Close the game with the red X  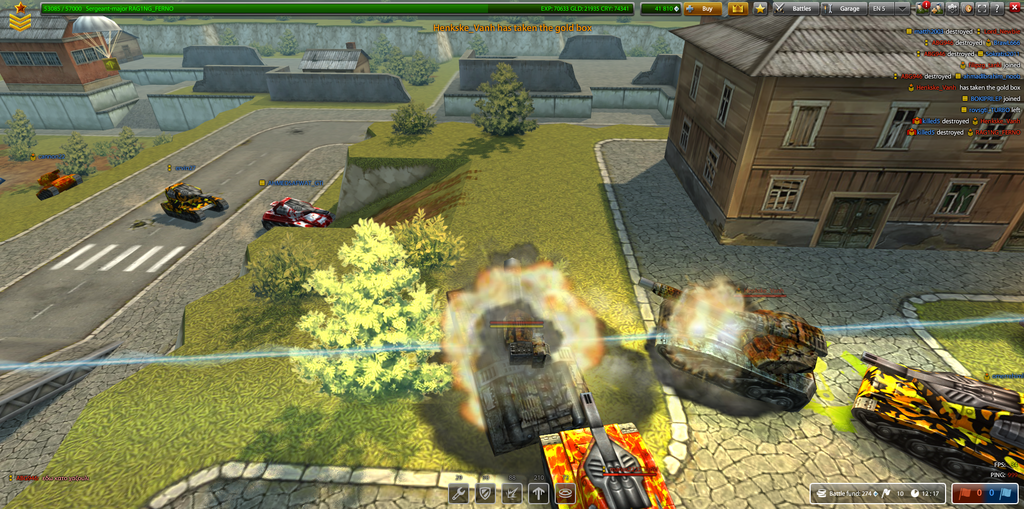tap(1013, 8)
